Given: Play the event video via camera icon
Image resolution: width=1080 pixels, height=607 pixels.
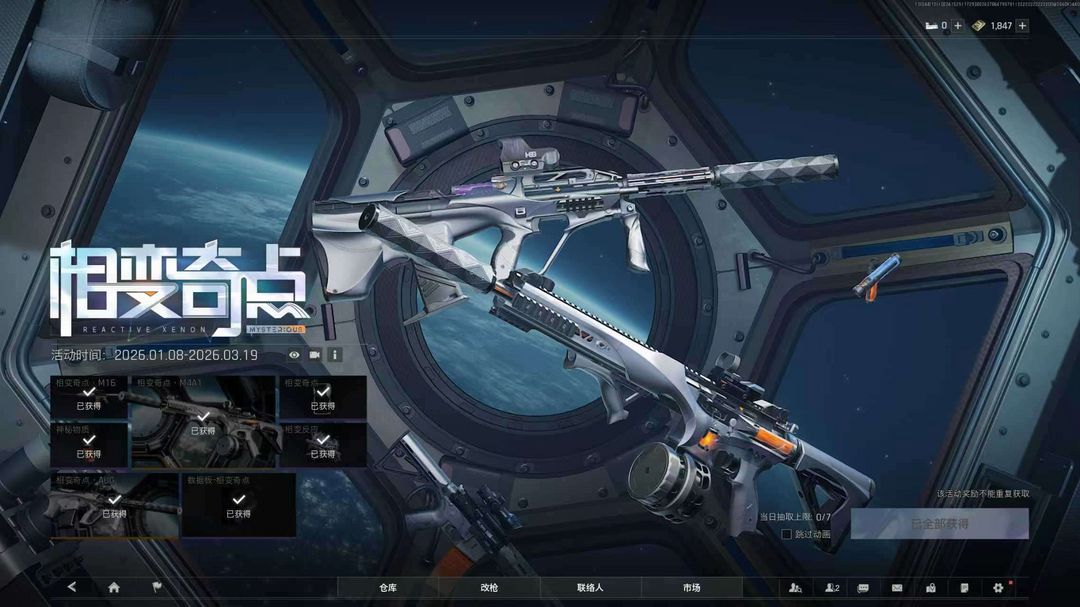Looking at the screenshot, I should (x=315, y=354).
